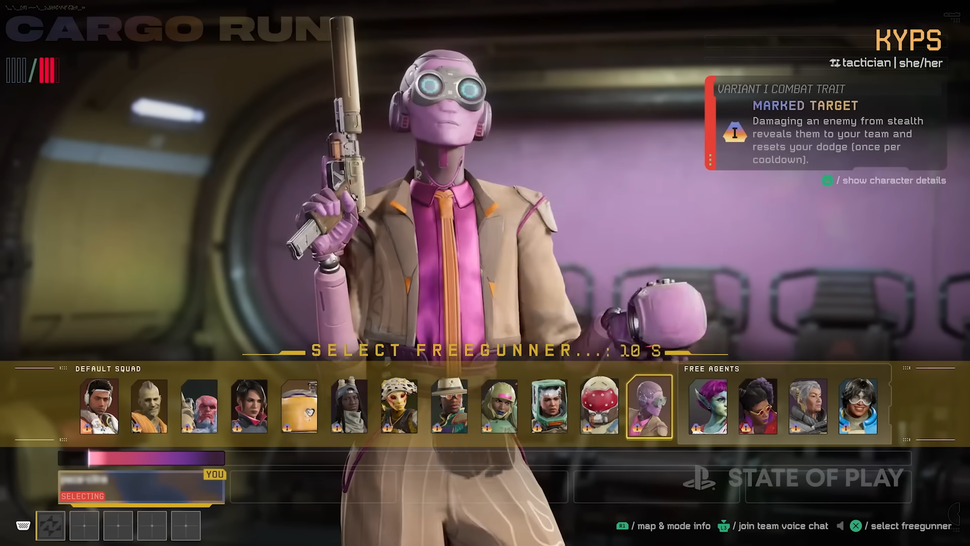The width and height of the screenshot is (970, 546).
Task: Pick the green-skinned purple-haired free agent
Action: [708, 406]
